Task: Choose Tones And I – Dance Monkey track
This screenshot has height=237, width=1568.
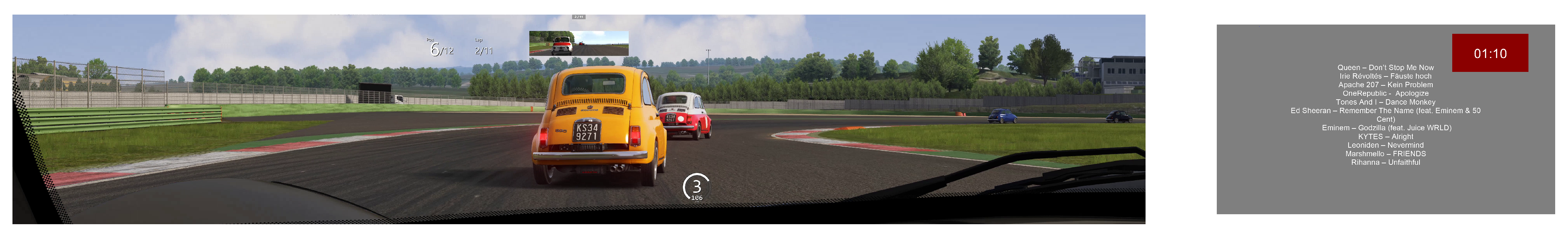Action: (1385, 102)
